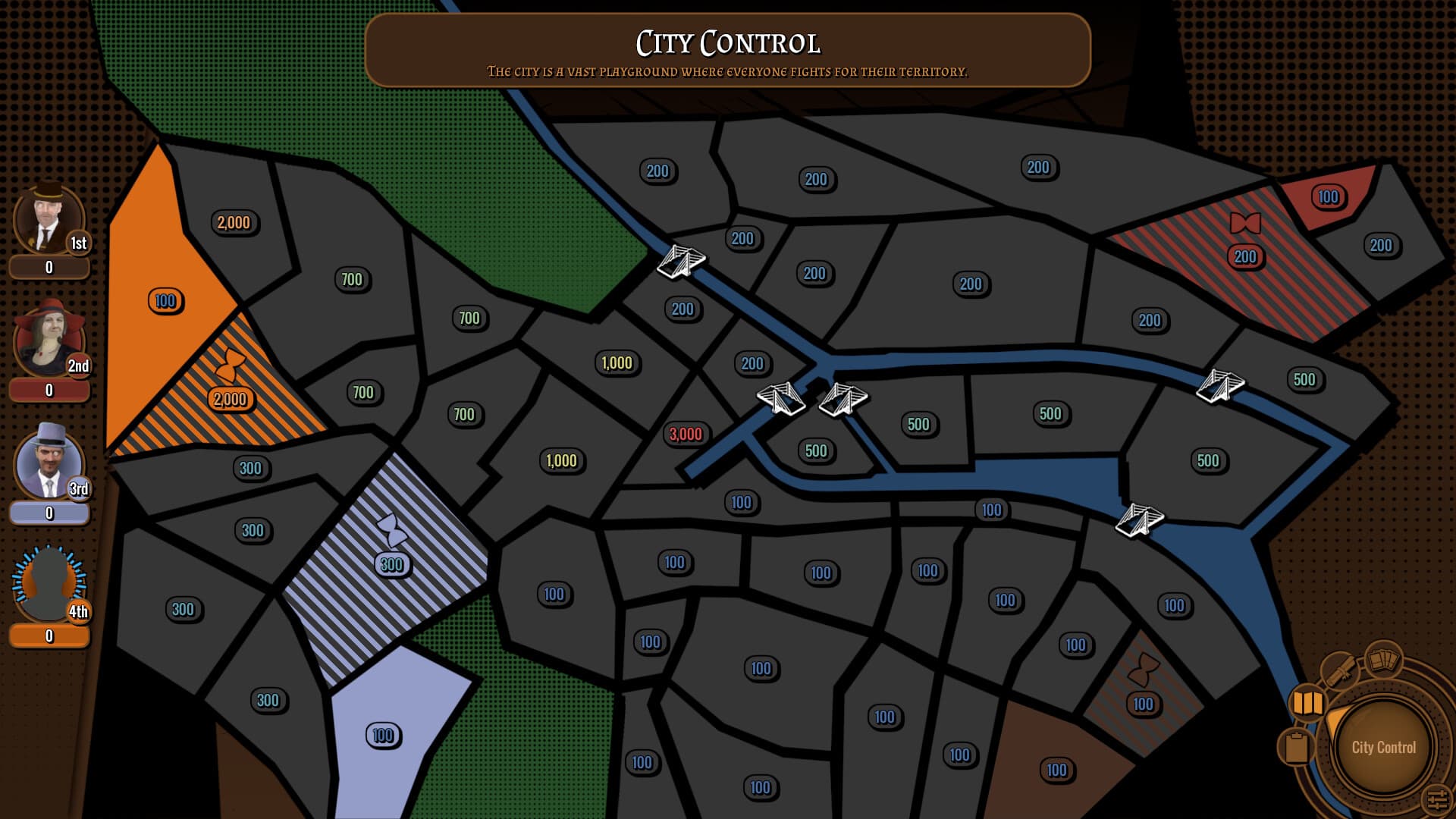
Task: Click the clipboard icon in the radial menu
Action: click(1298, 746)
